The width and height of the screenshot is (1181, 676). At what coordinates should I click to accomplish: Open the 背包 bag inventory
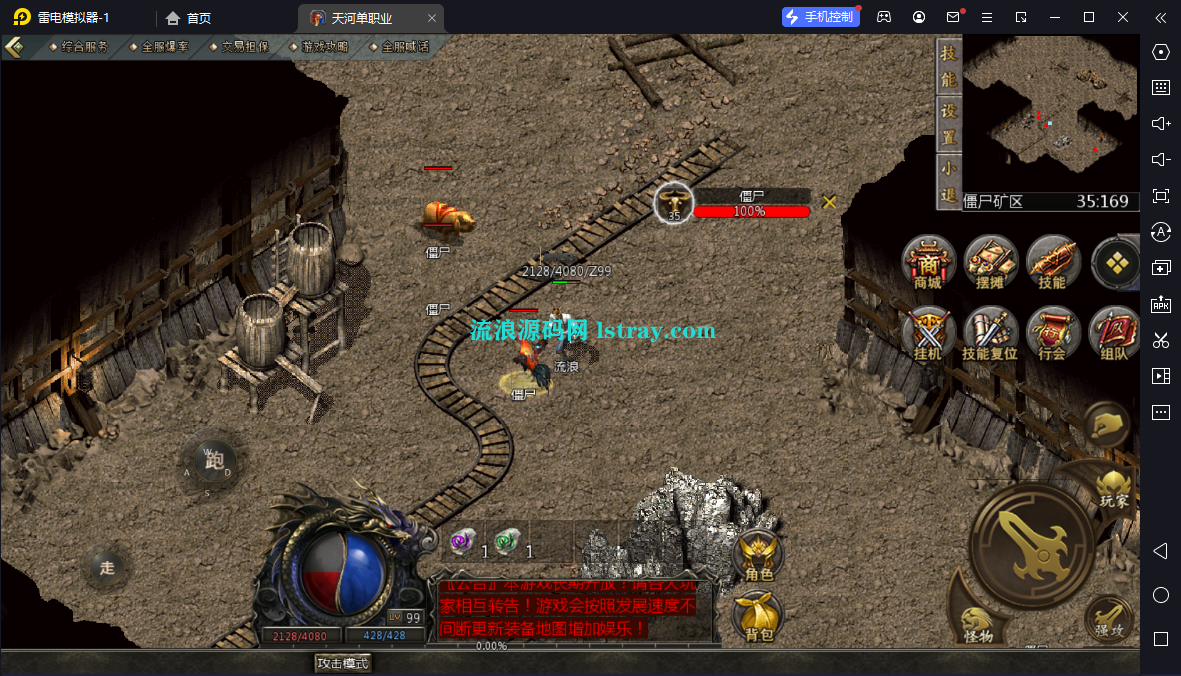759,615
